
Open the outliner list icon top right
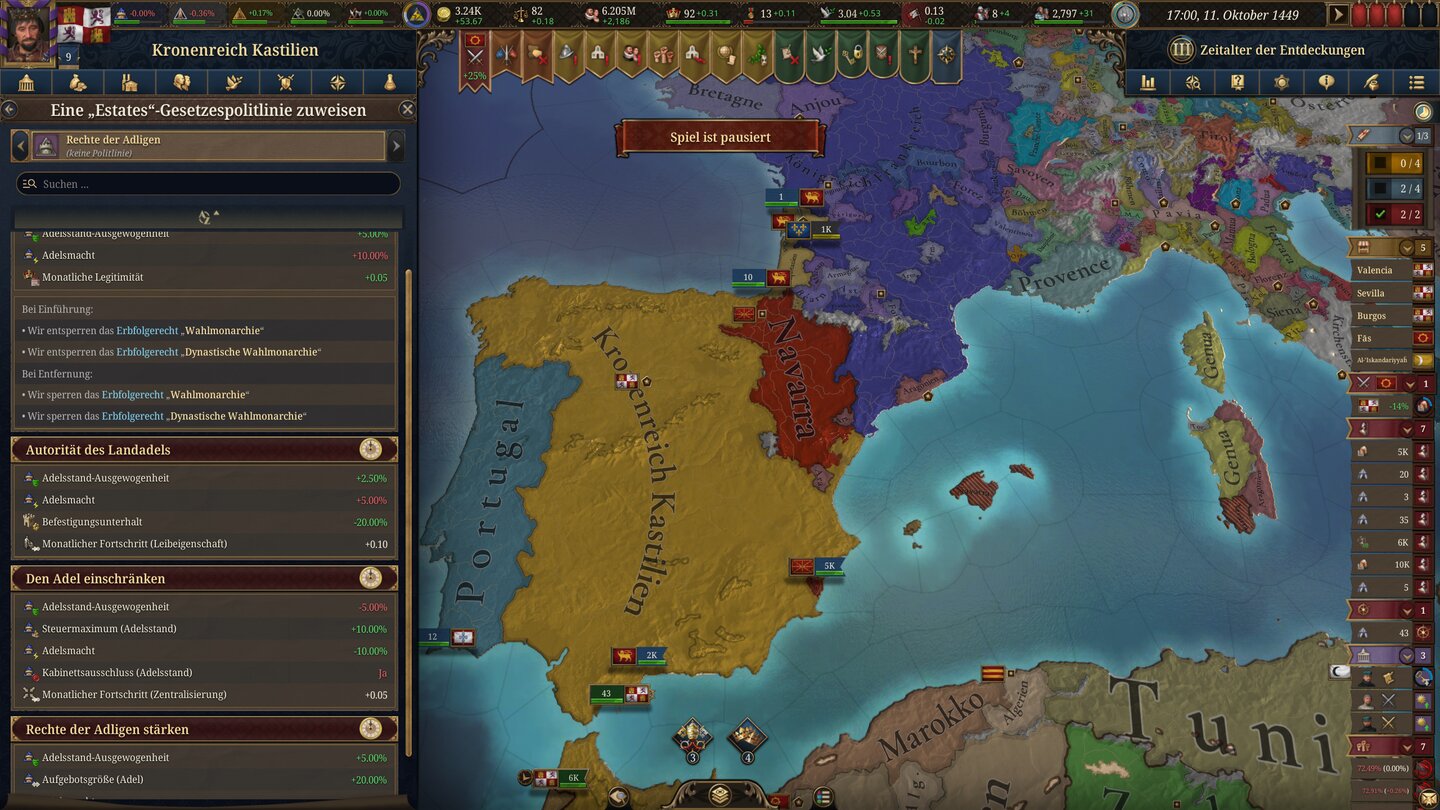coord(1416,82)
